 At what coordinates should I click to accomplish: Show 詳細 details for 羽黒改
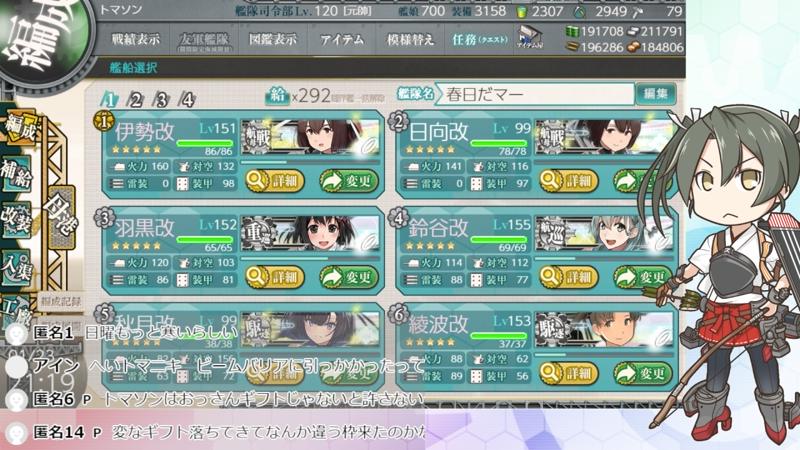[x=272, y=277]
